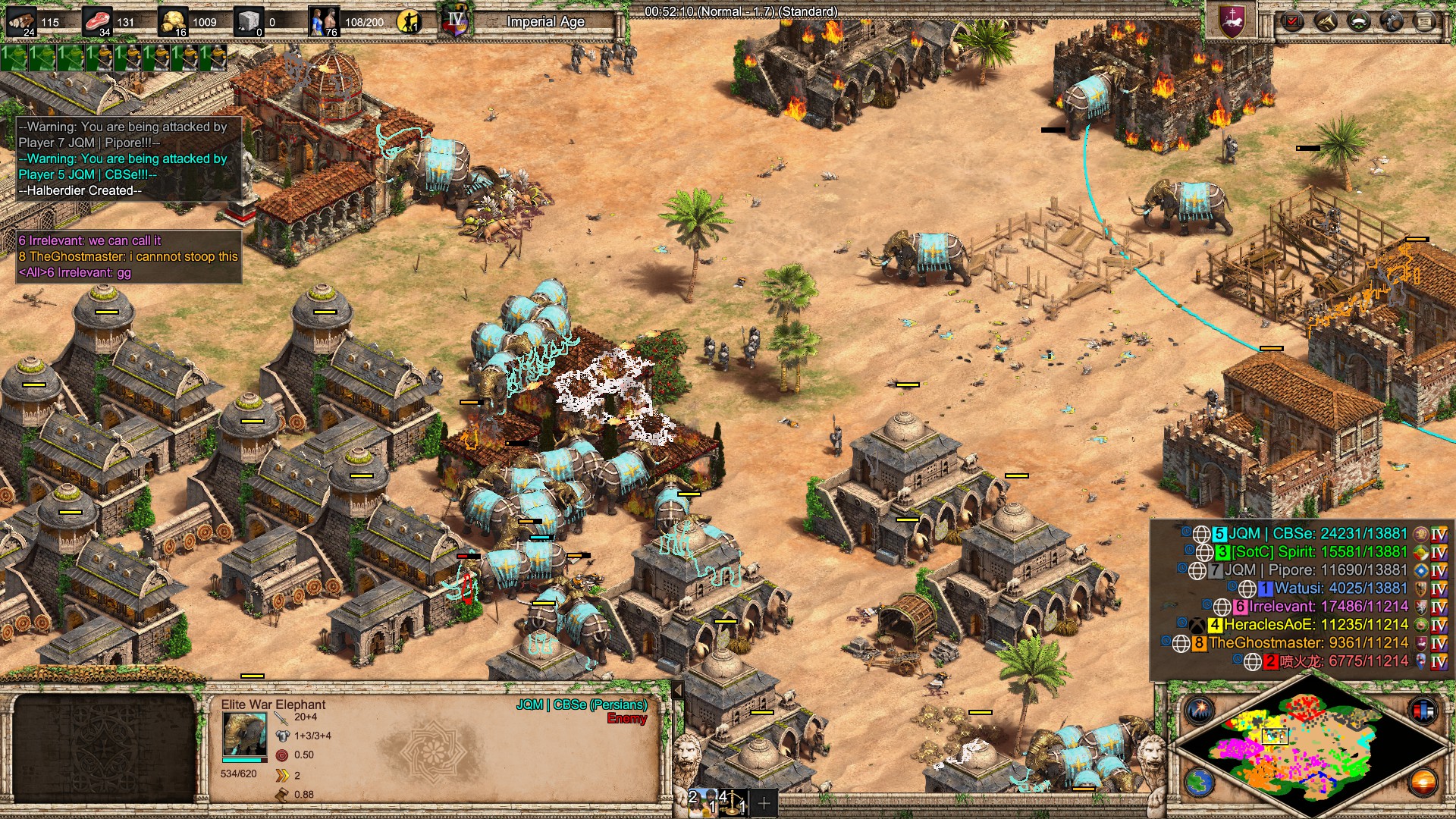This screenshot has height=819, width=1456.
Task: Toggle the colored banners minimap button
Action: click(1423, 711)
